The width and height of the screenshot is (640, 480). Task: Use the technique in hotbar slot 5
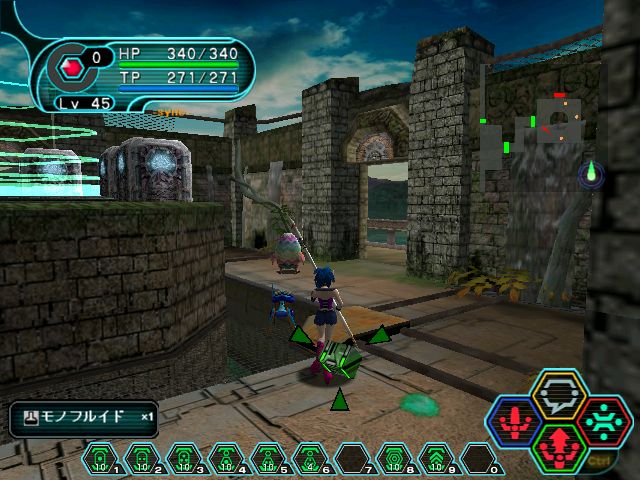267,459
